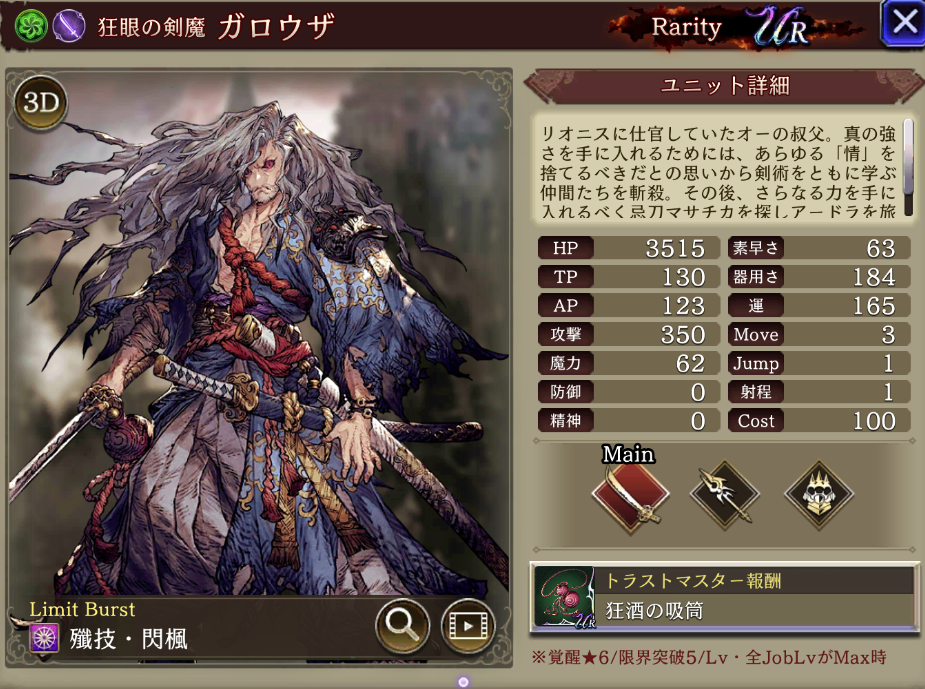Tap the purple dark element icon

(x=69, y=25)
